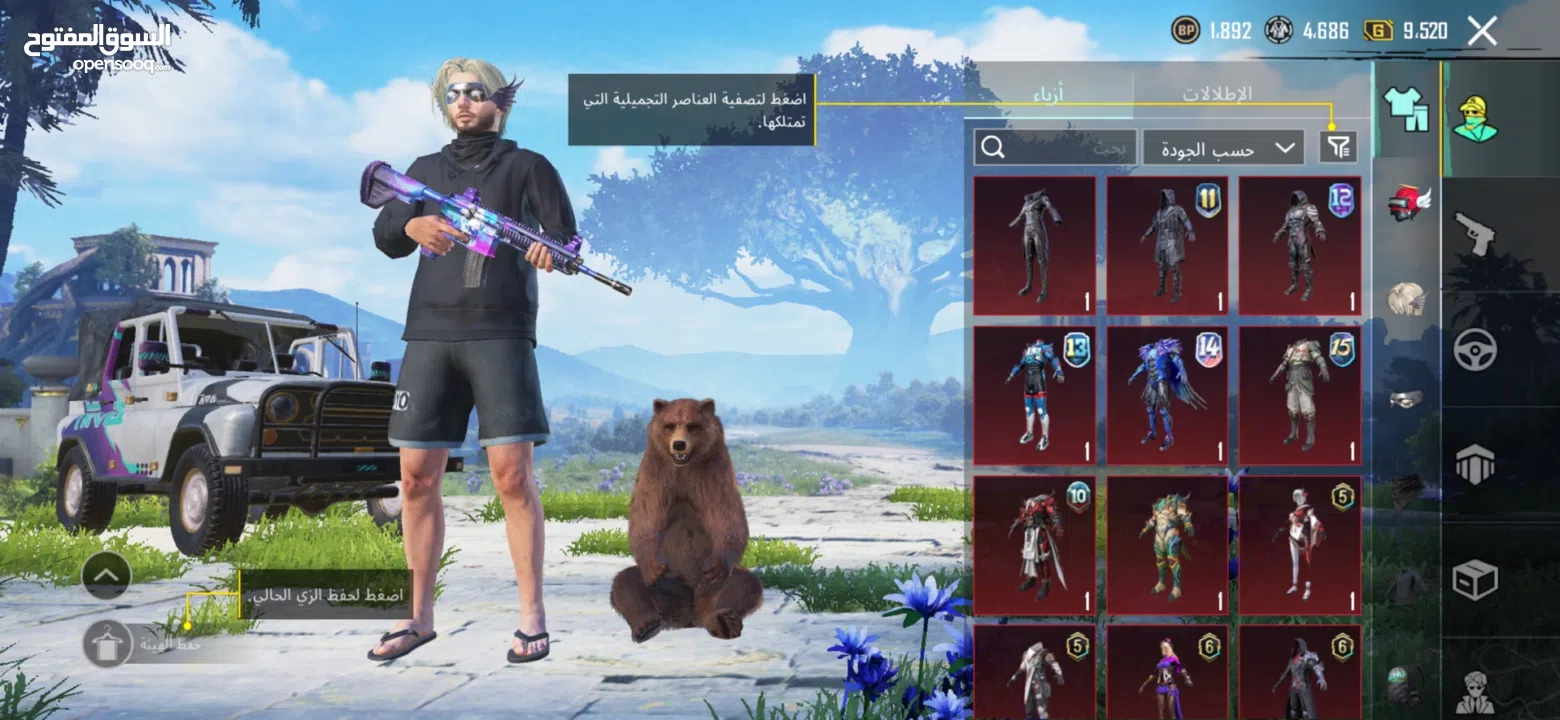This screenshot has height=720, width=1560.
Task: Open the cosmetic filter funnel
Action: click(1340, 147)
